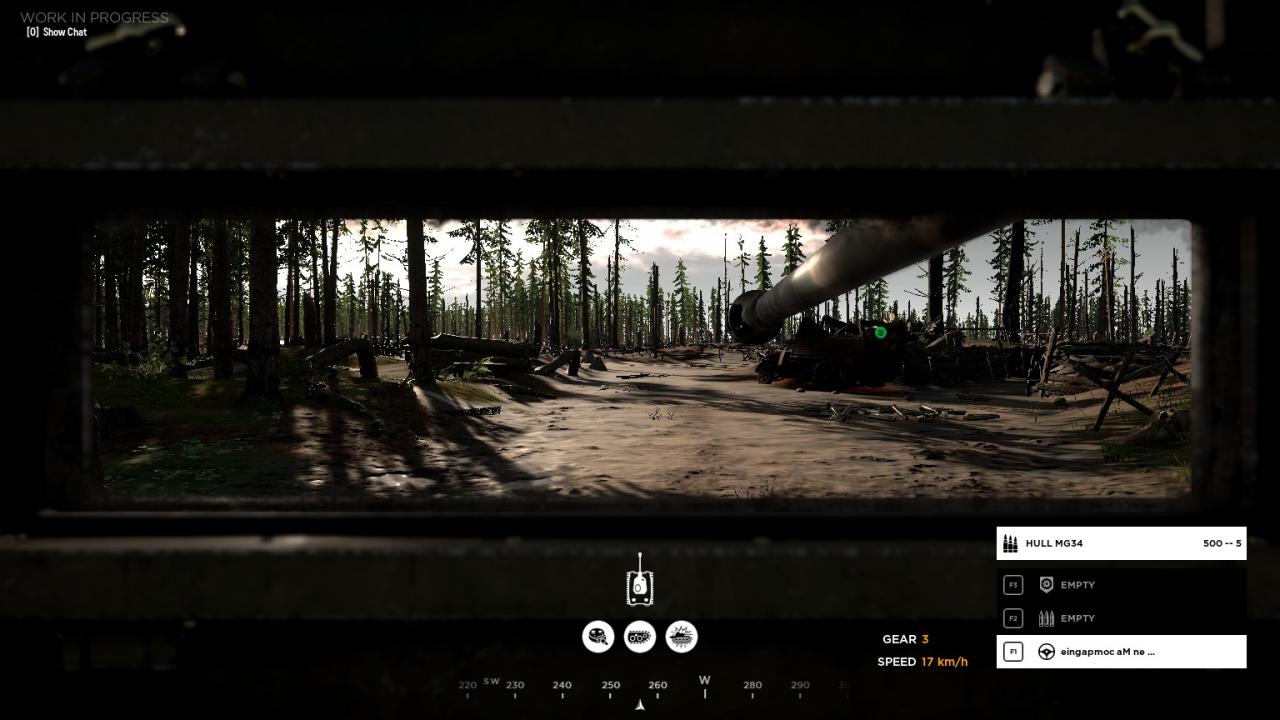Viewport: 1280px width, 720px height.
Task: Click the turret damage status icon
Action: tap(598, 637)
